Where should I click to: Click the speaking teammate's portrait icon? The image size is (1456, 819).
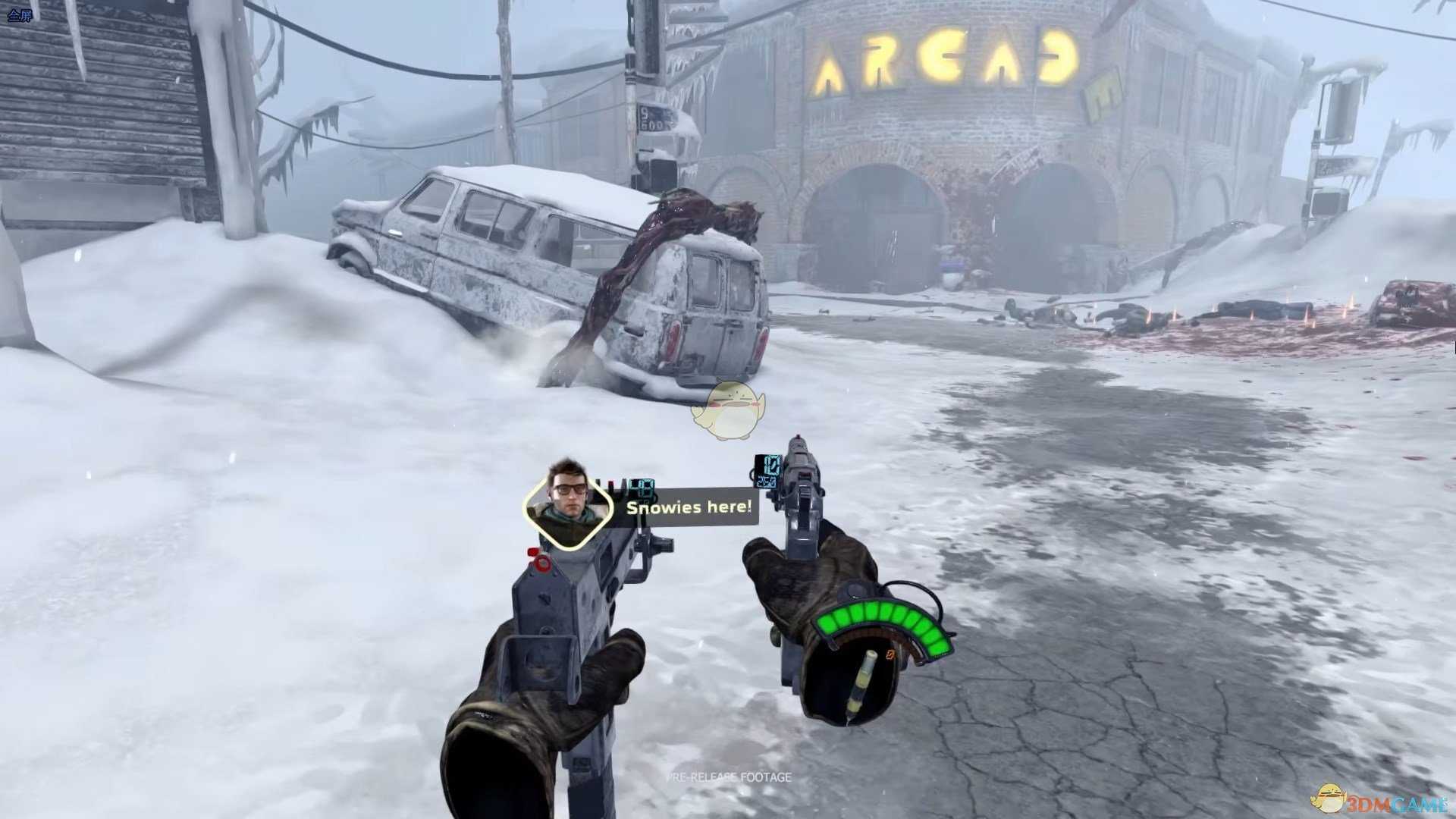pyautogui.click(x=568, y=502)
